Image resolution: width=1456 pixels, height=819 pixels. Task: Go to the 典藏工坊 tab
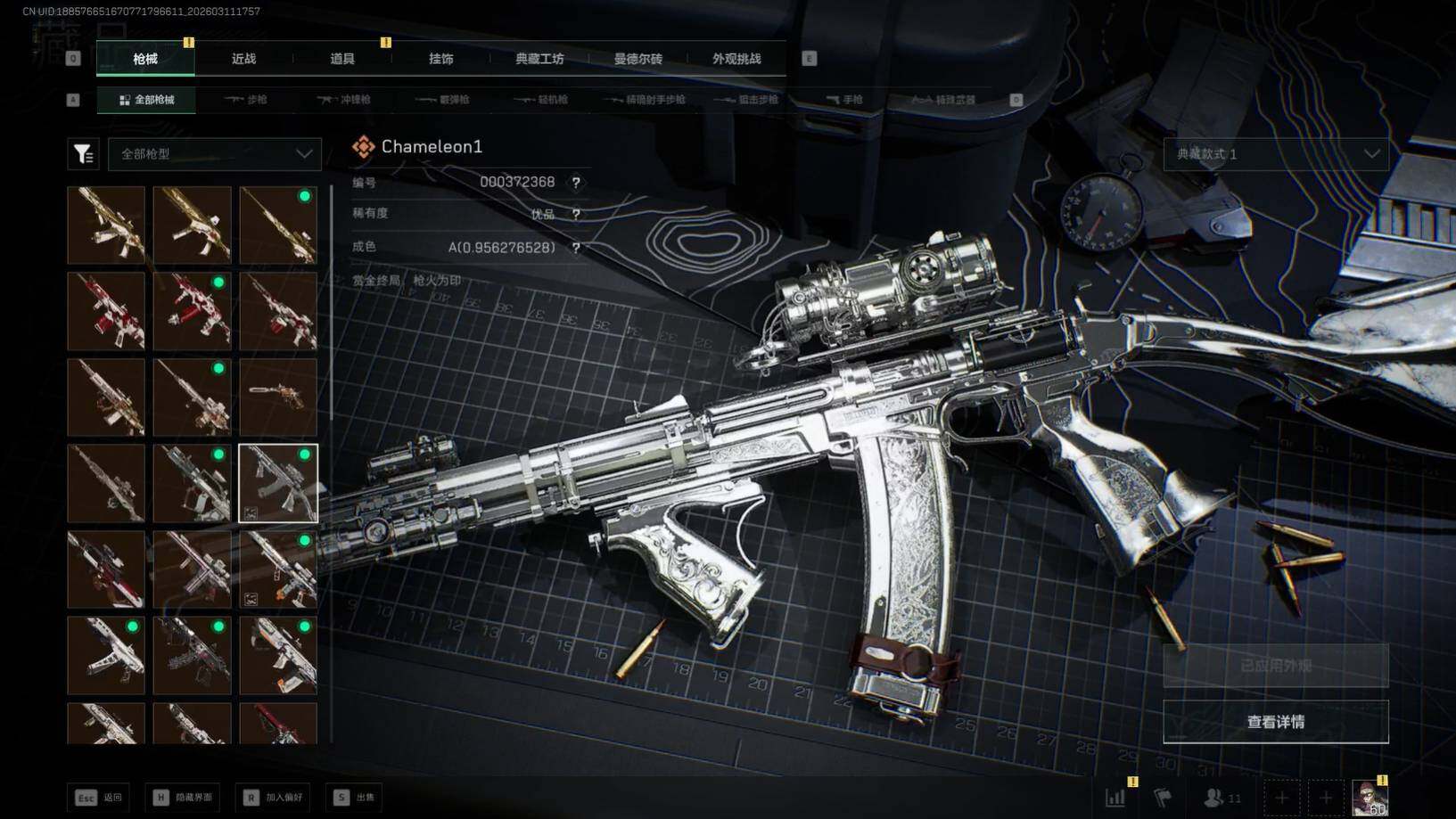[539, 59]
